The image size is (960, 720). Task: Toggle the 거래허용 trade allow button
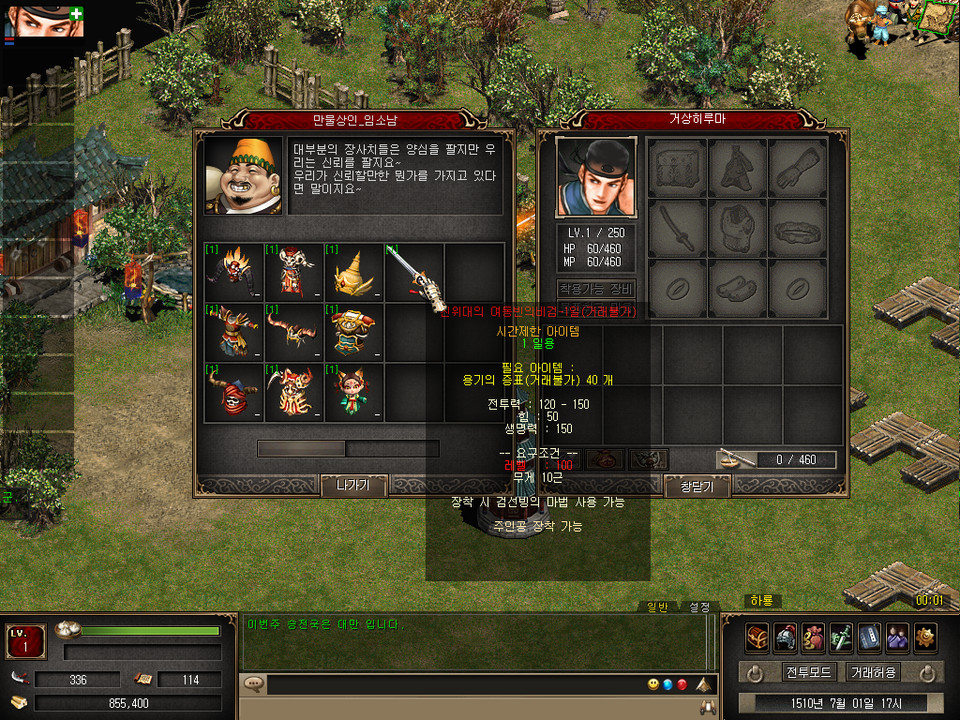click(873, 672)
